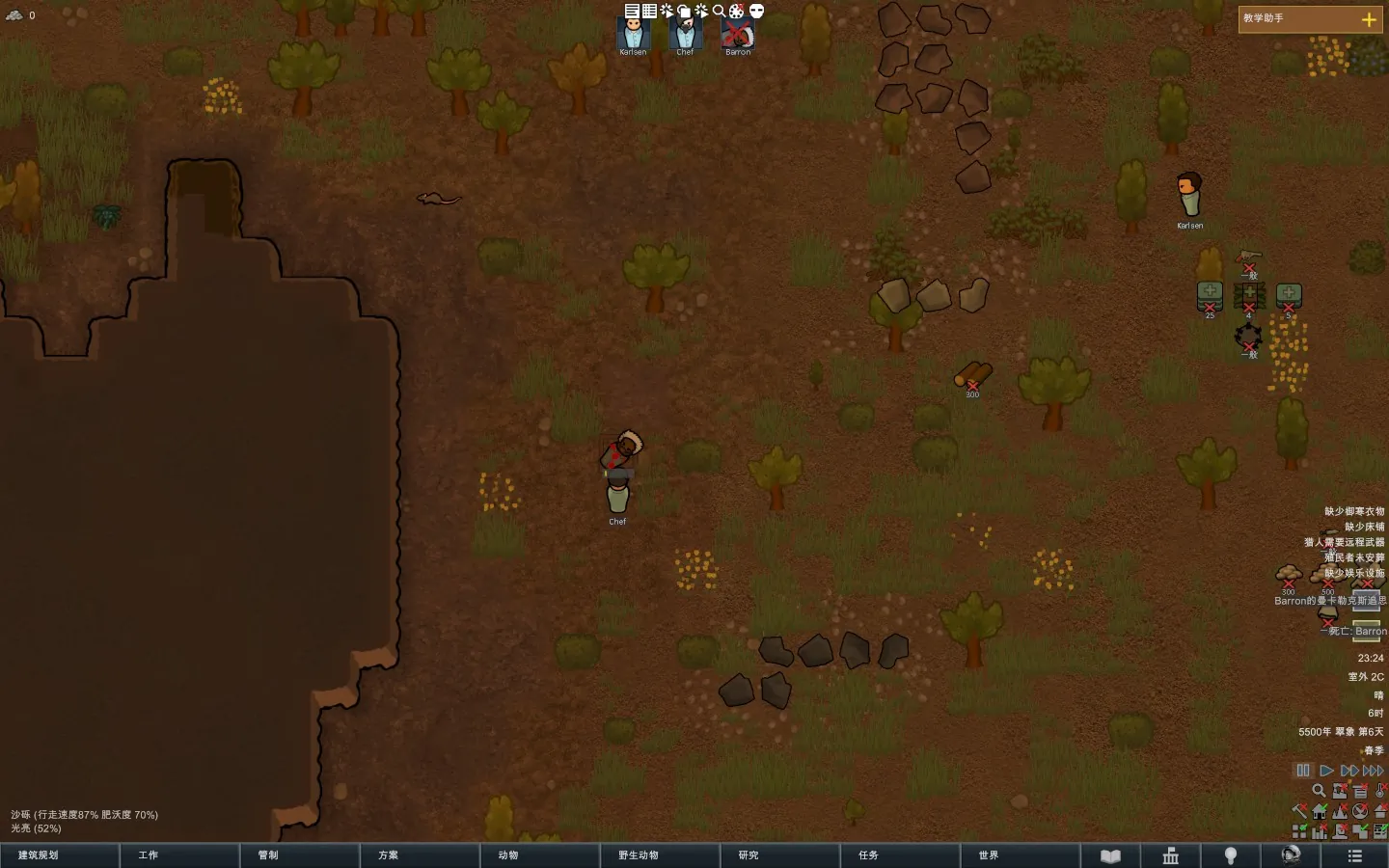The image size is (1389, 868).
Task: Open the 死亡: Barron death notification
Action: click(x=1356, y=631)
